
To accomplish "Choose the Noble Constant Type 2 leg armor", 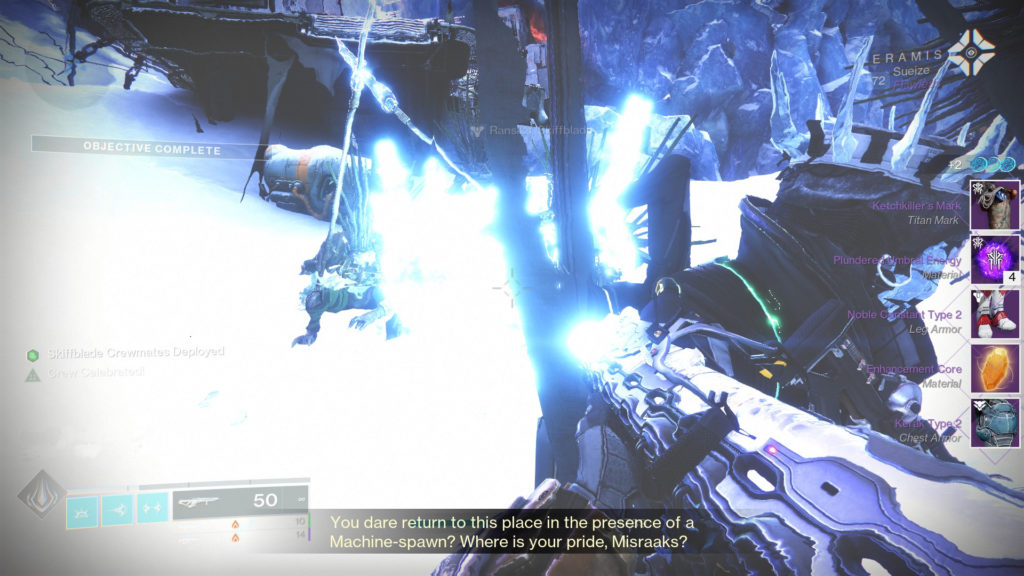I will (x=994, y=314).
